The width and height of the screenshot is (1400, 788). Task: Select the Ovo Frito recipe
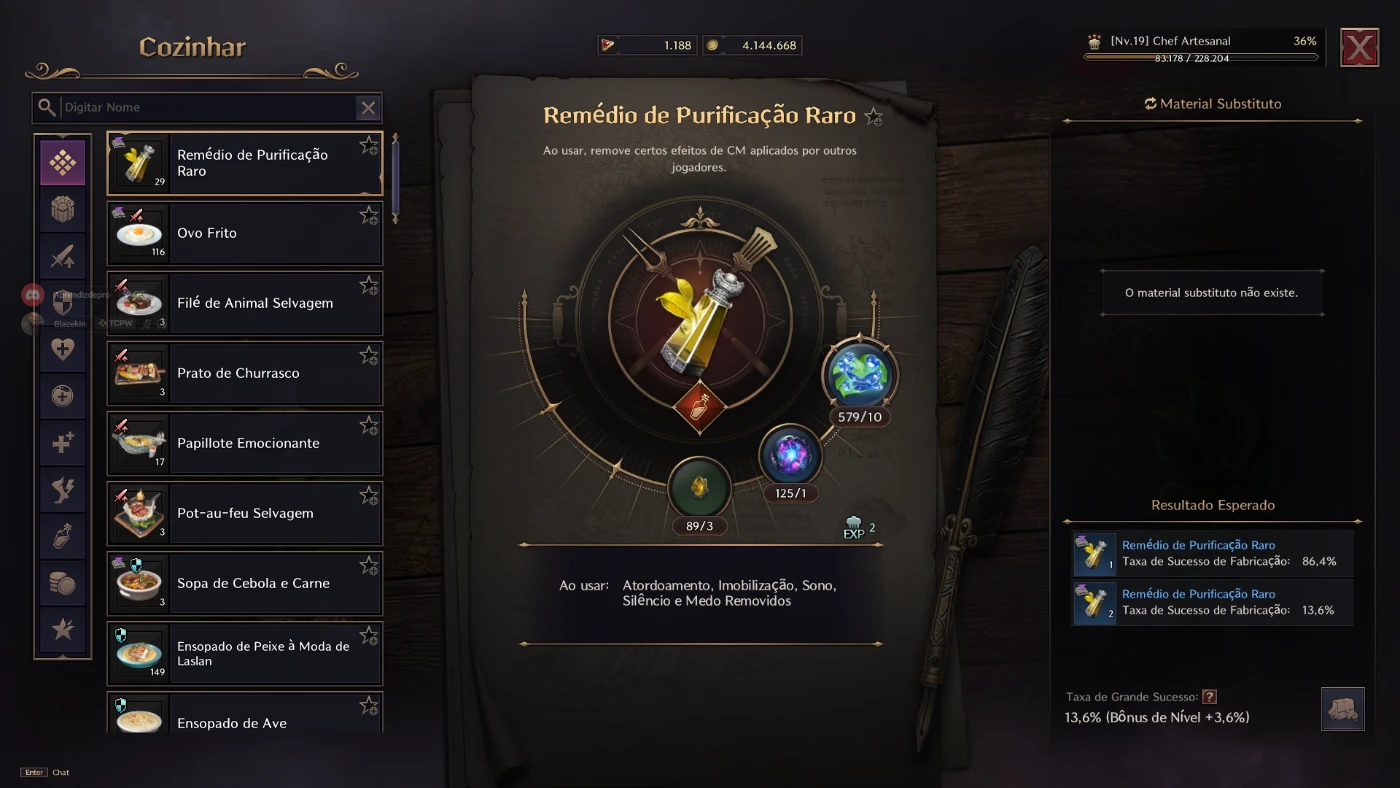click(x=244, y=233)
